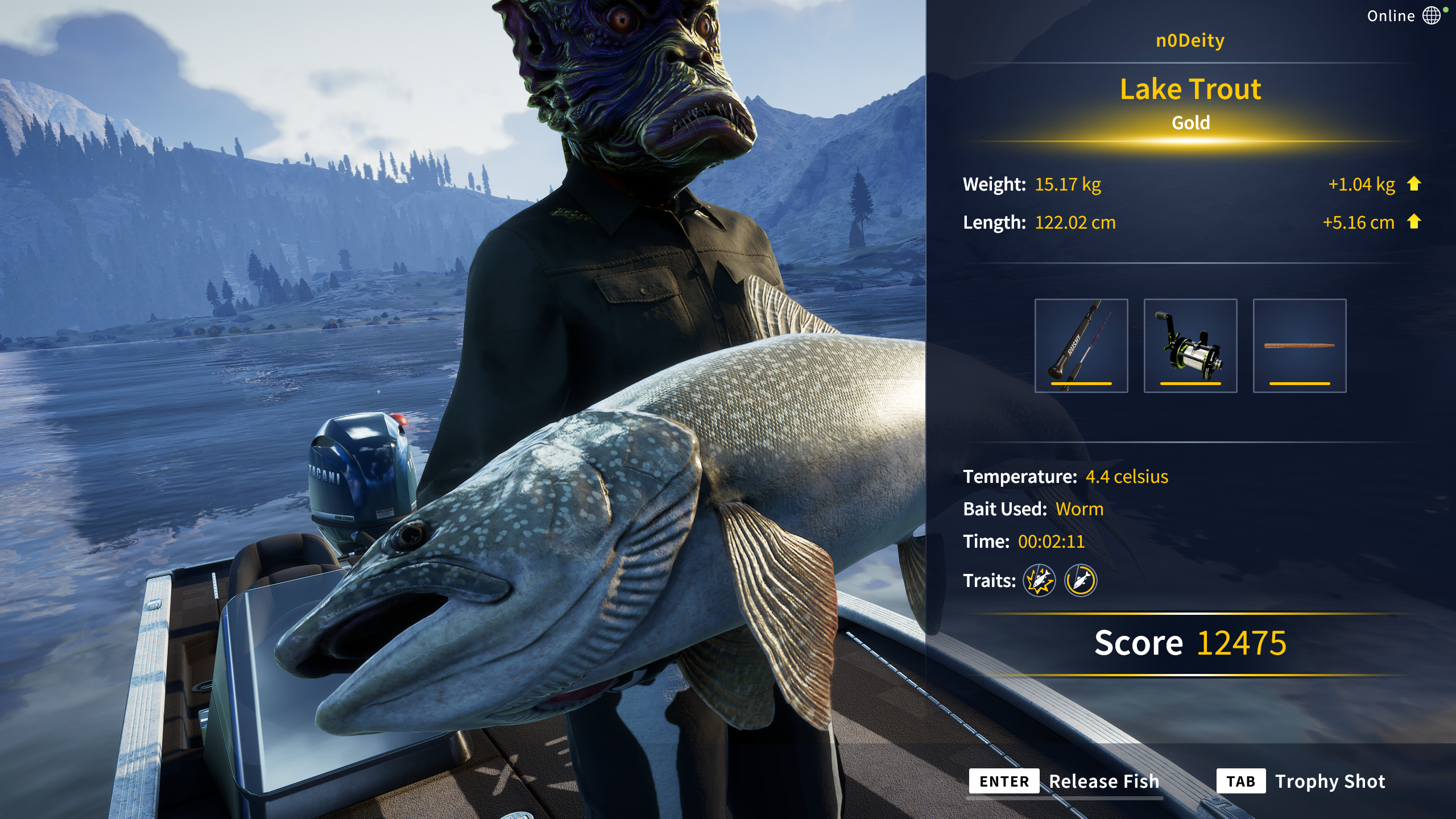
Task: Inspect the first fish trait icon
Action: 1039,581
